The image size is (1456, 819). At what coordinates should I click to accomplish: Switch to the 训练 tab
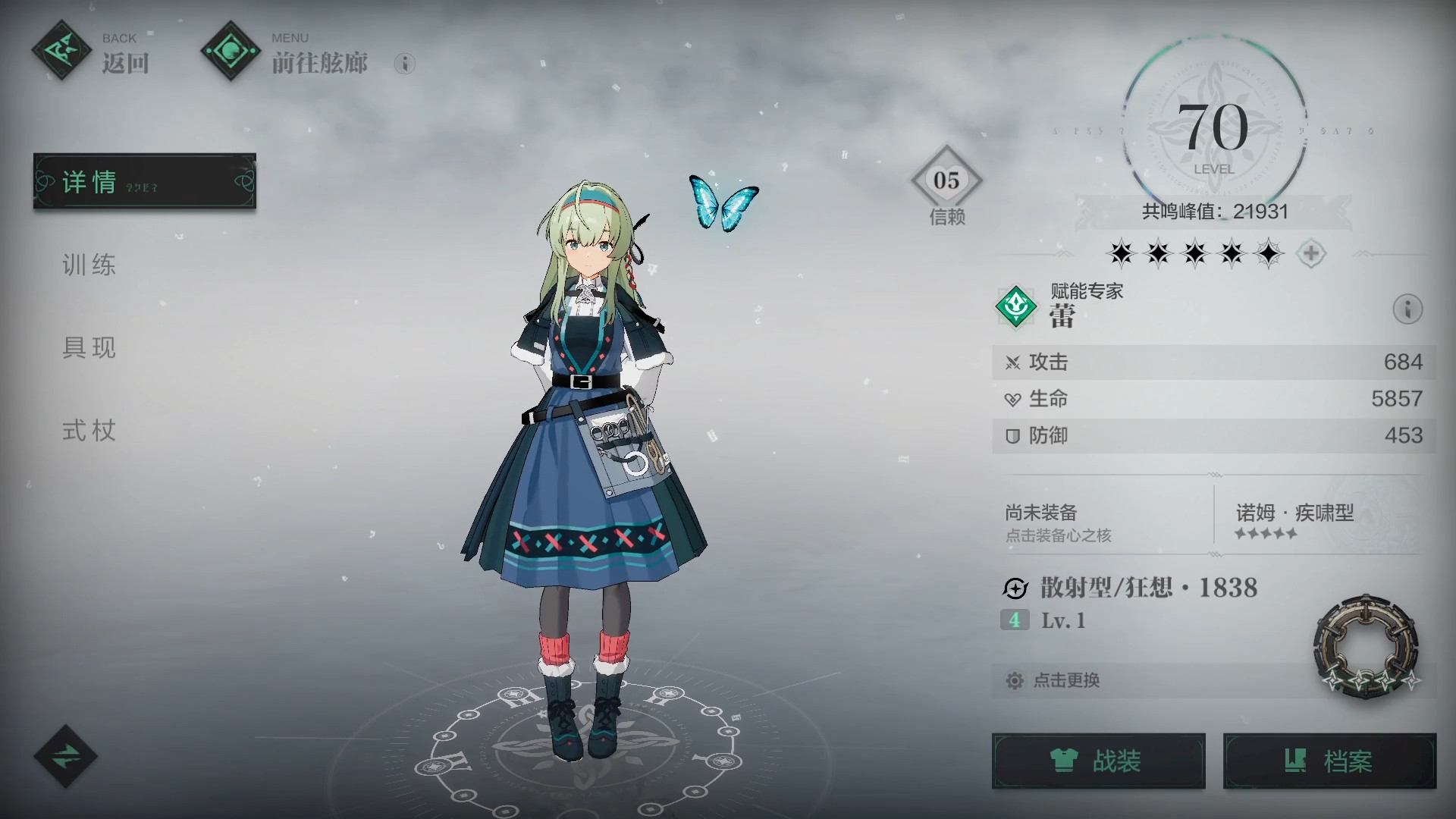click(89, 265)
